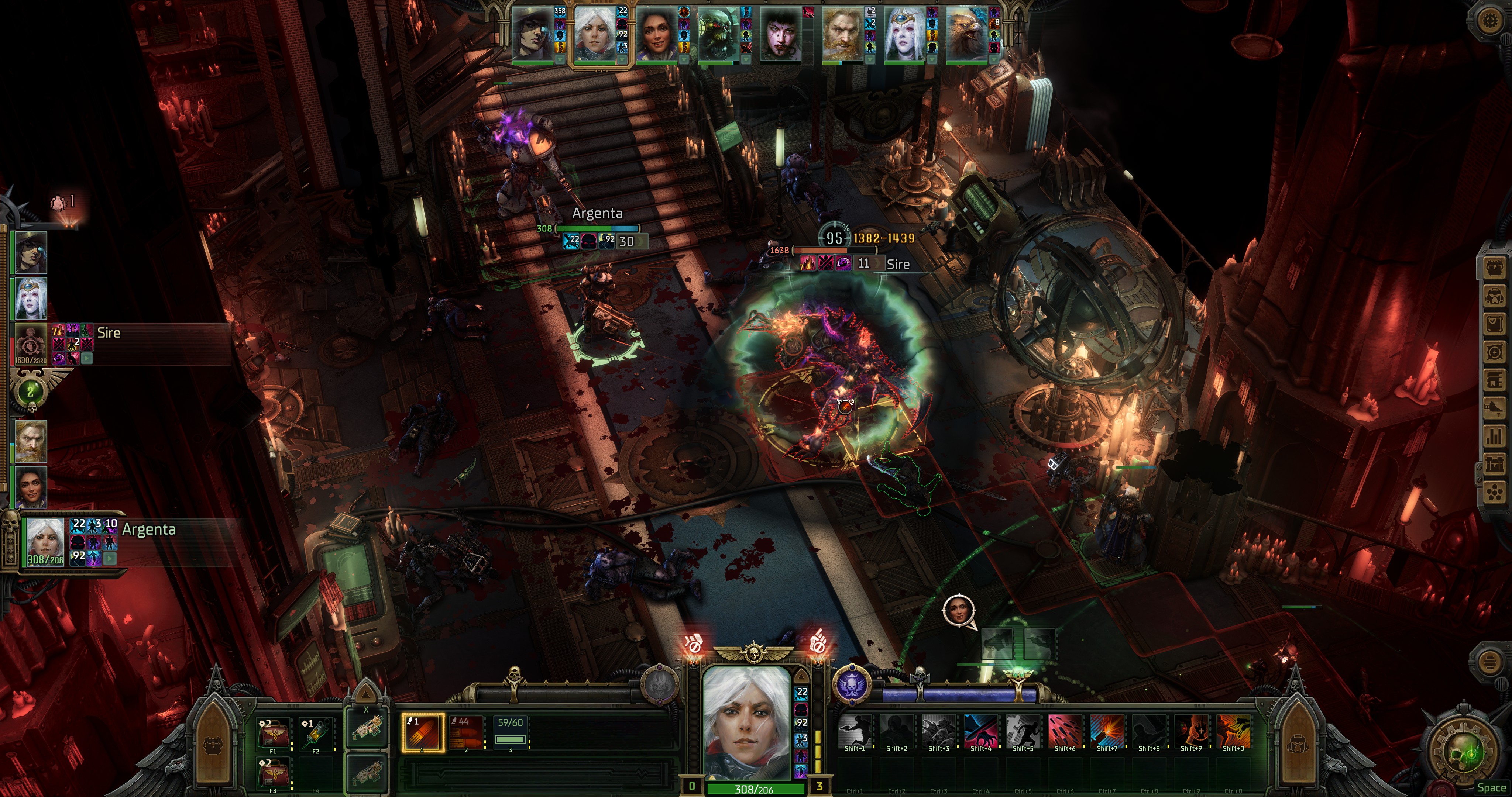Activate the Shift+6 red volley ability
1512x797 pixels.
[x=1064, y=731]
